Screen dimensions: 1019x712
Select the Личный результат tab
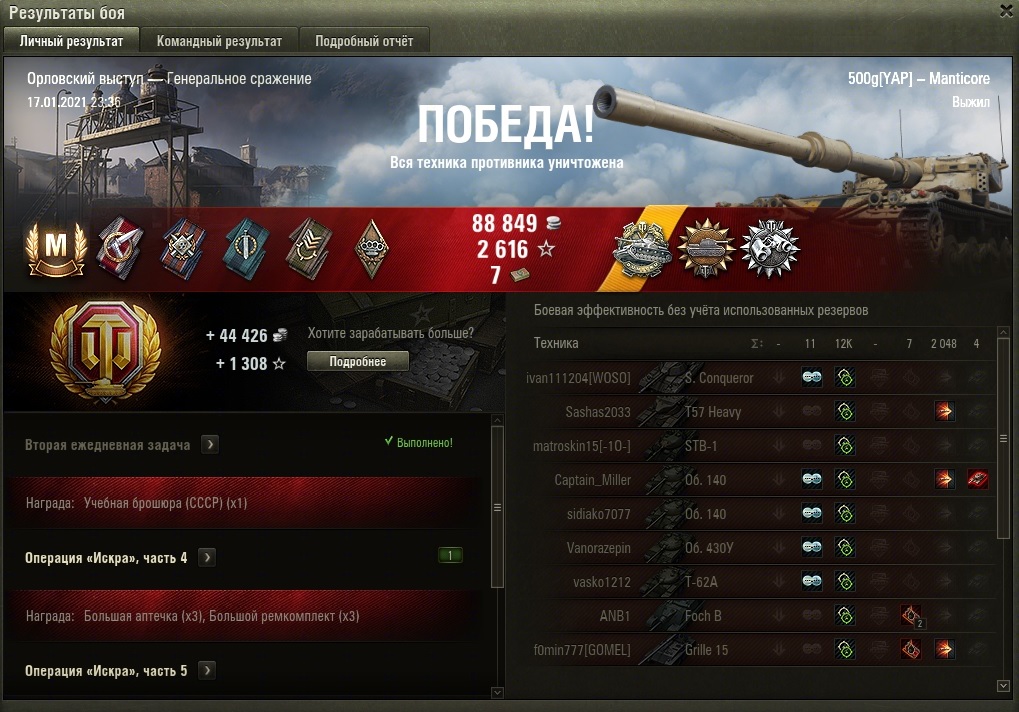pos(71,41)
